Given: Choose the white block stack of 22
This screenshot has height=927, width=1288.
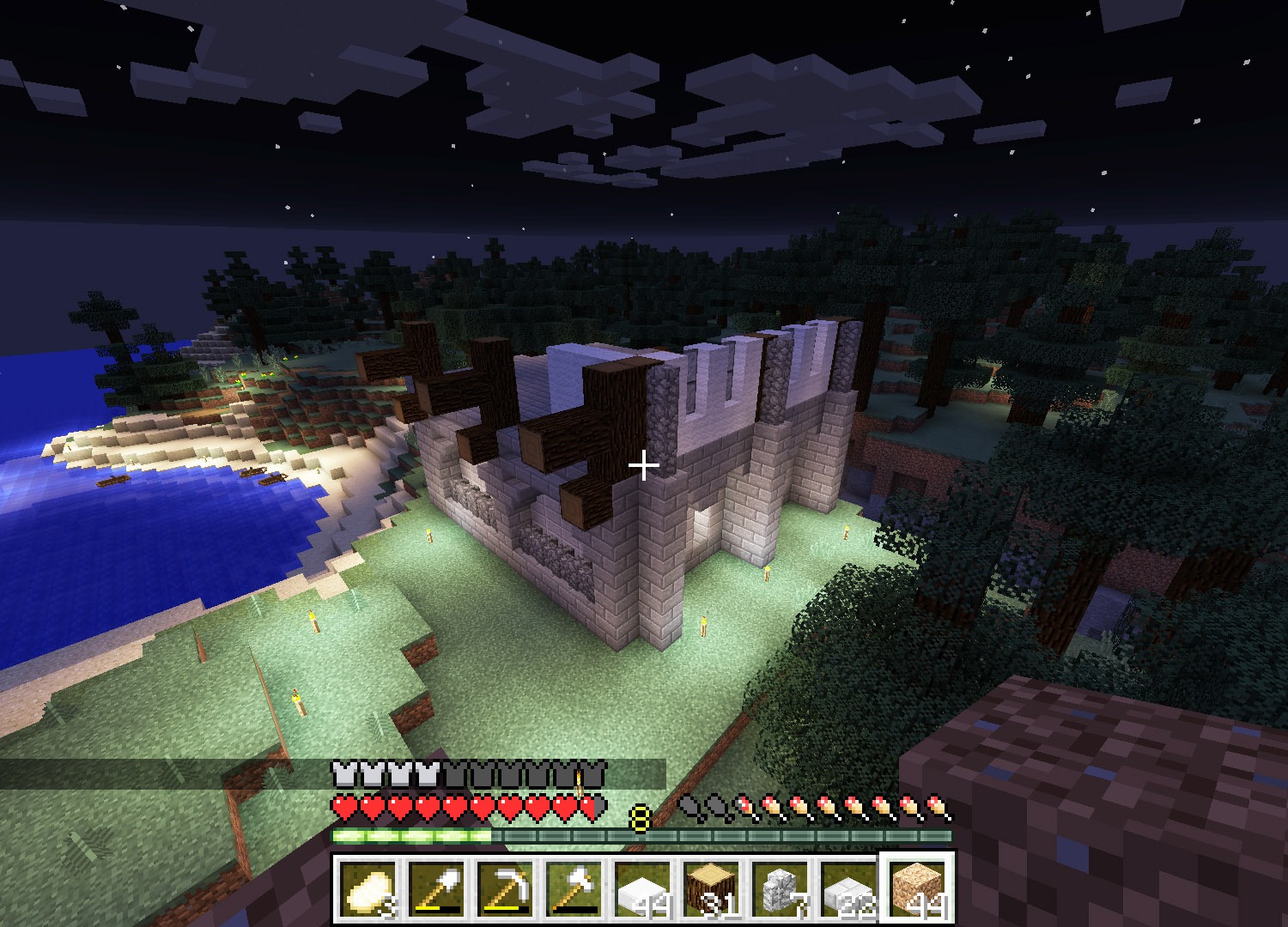Looking at the screenshot, I should coord(848,888).
